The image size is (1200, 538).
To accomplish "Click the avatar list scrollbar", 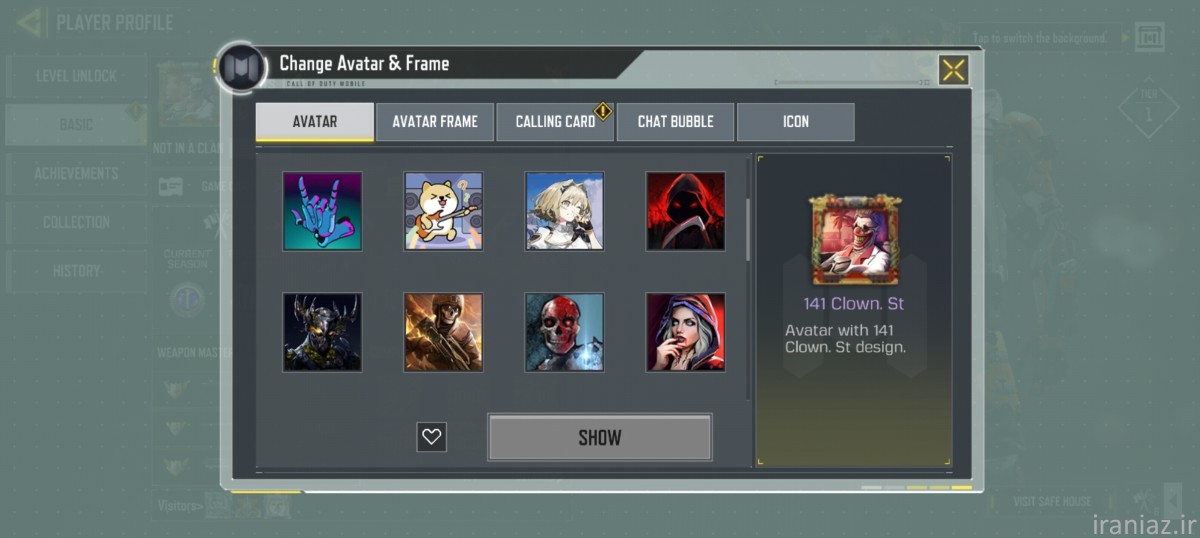I will coord(748,230).
